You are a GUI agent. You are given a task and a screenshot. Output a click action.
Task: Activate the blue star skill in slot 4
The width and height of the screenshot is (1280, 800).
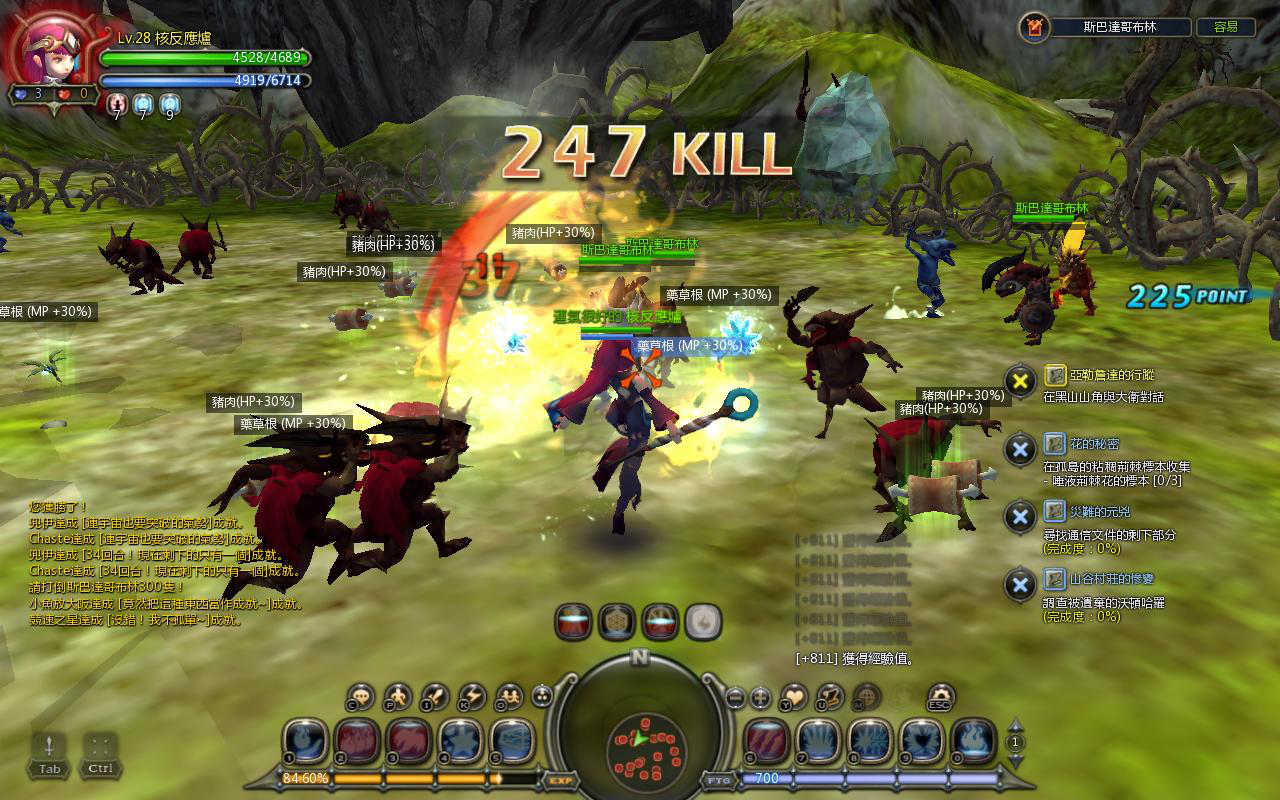pos(461,741)
